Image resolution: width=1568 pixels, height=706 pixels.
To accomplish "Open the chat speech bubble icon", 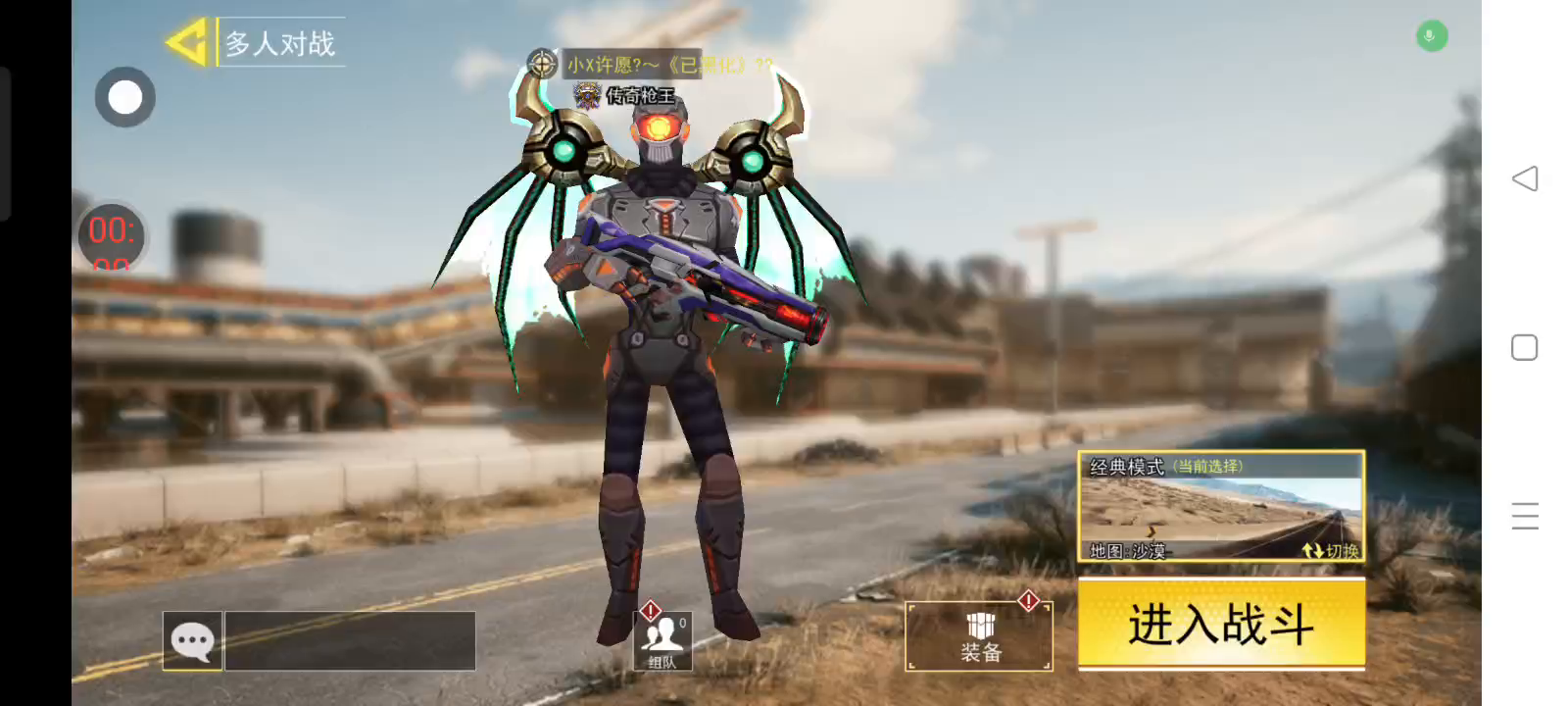I will (192, 641).
